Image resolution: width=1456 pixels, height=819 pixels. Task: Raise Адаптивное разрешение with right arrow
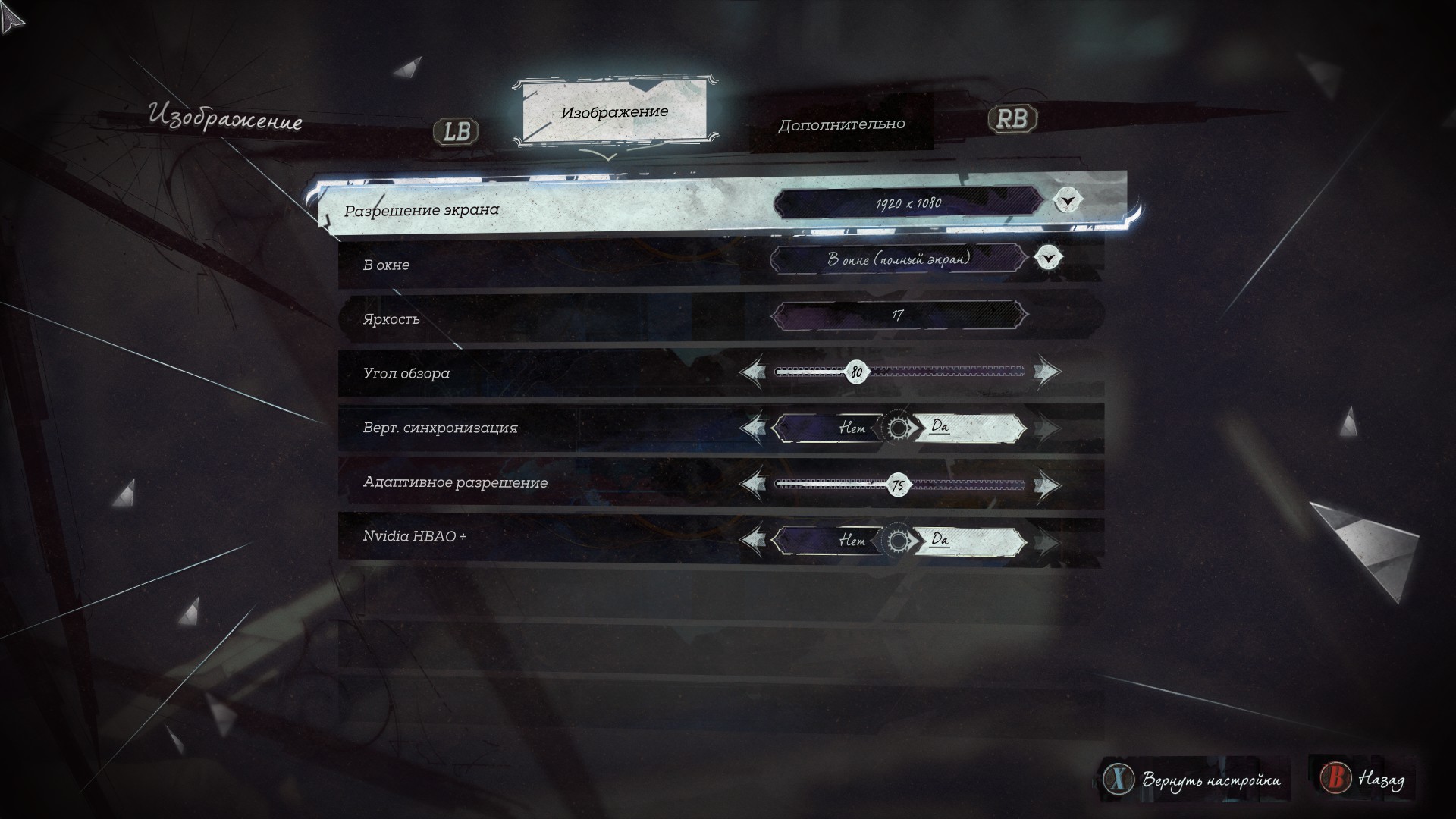[x=1047, y=485]
